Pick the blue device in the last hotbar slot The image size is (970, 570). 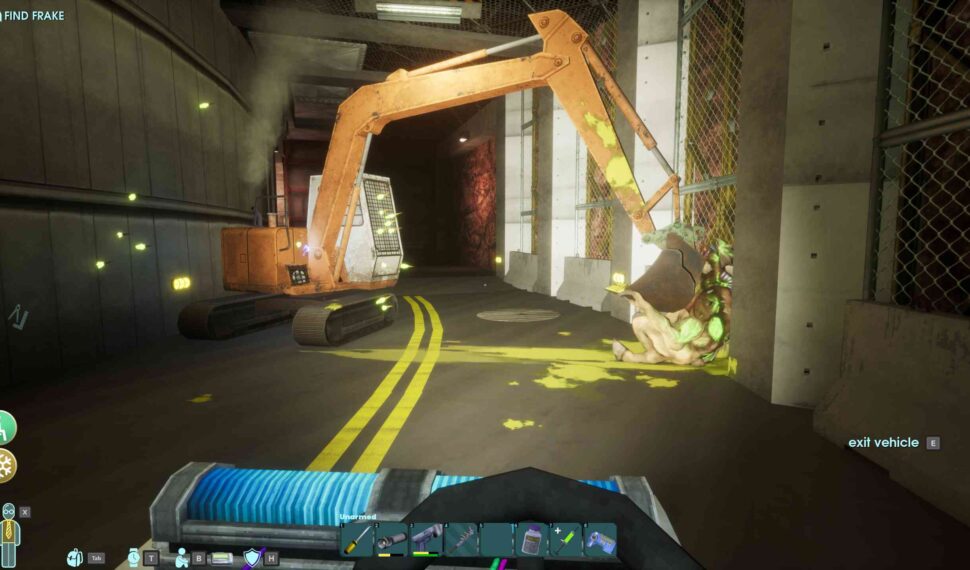(x=600, y=540)
